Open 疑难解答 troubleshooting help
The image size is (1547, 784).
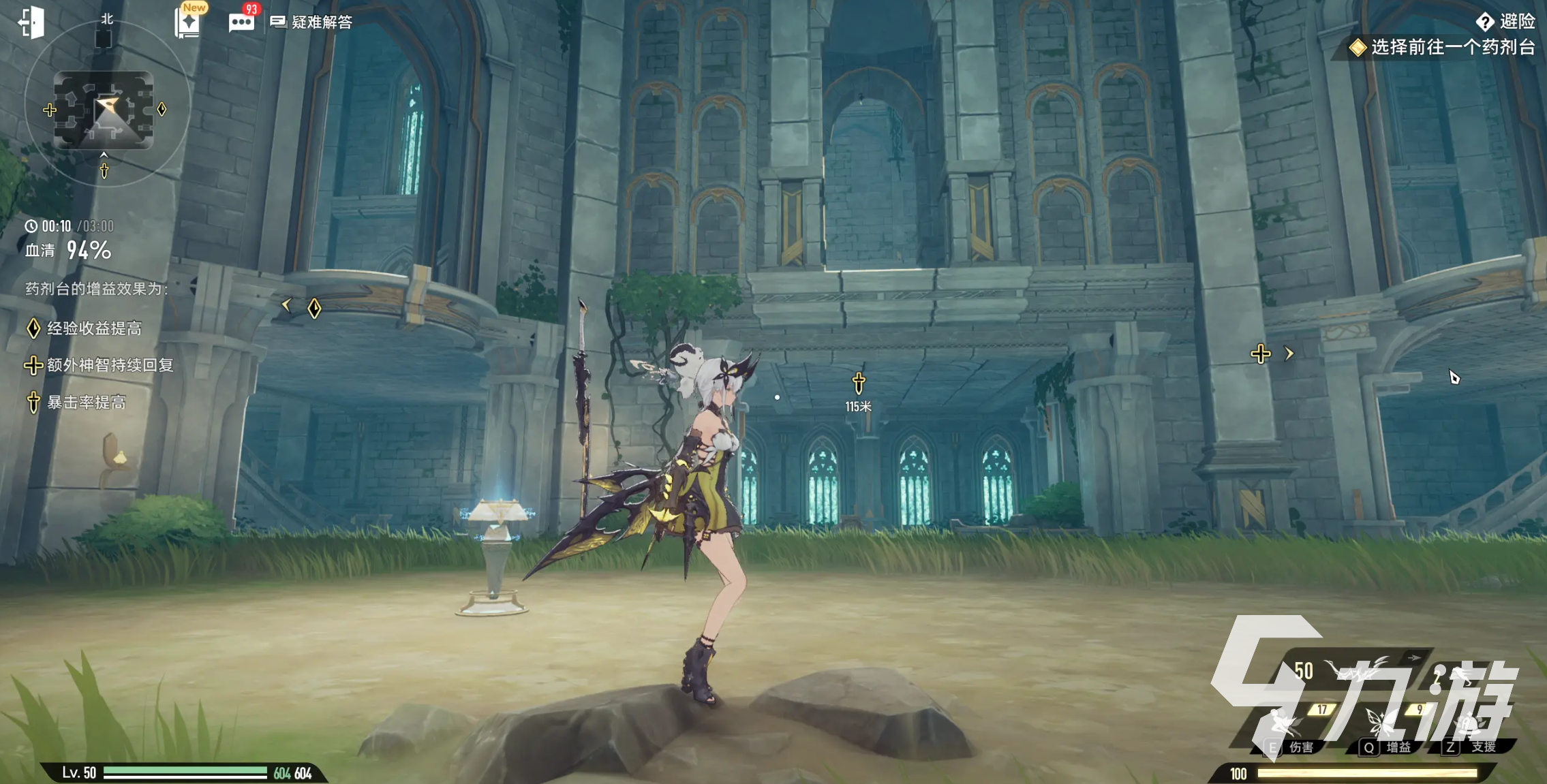pos(312,22)
